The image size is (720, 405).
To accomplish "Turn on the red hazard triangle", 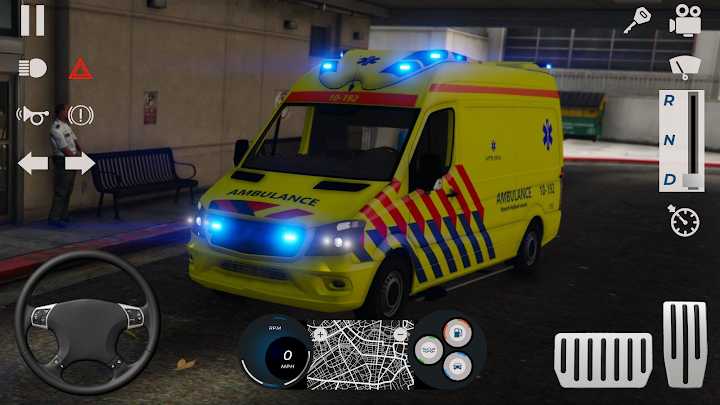I will point(80,68).
